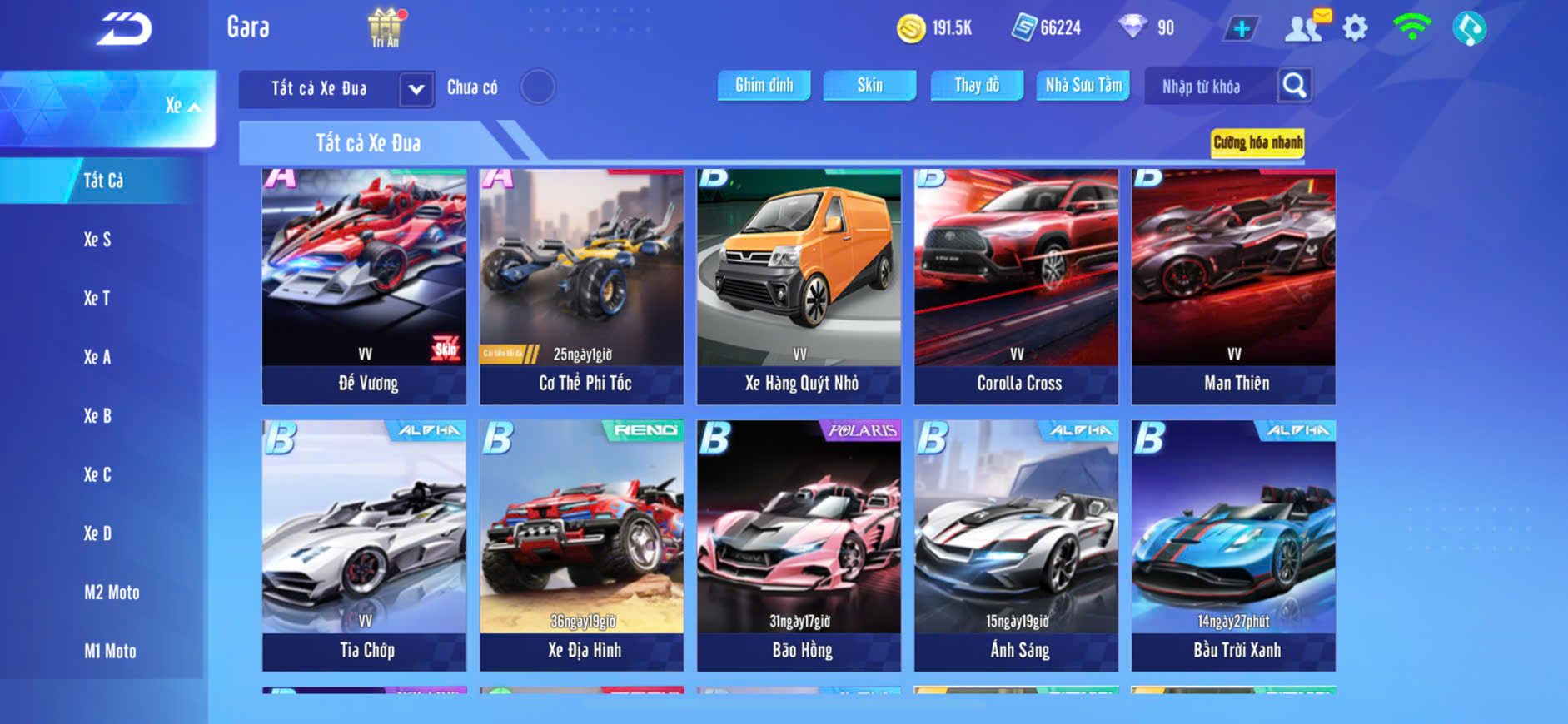Switch to the Xe A category

(x=97, y=357)
